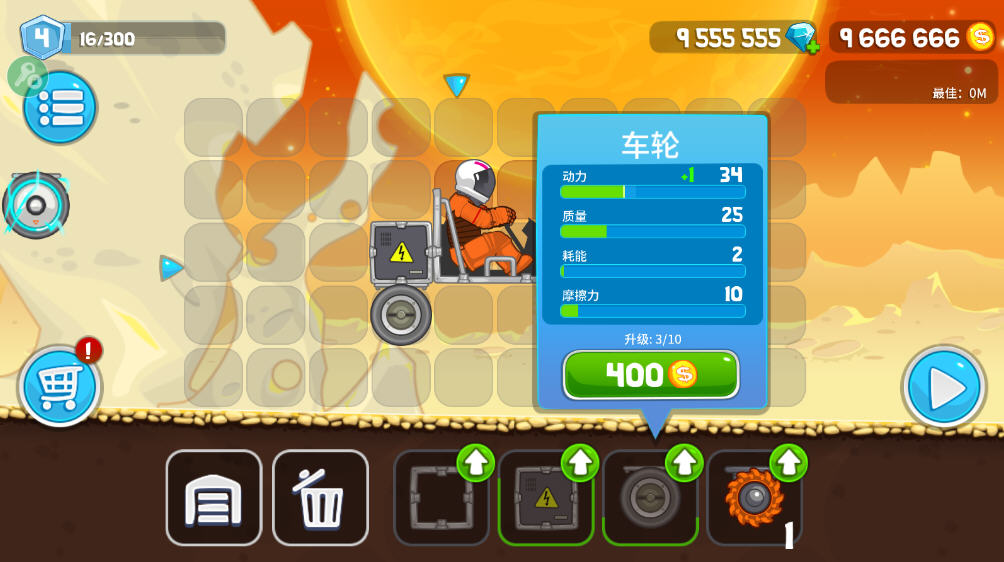Select the electric battery part slot

546,497
